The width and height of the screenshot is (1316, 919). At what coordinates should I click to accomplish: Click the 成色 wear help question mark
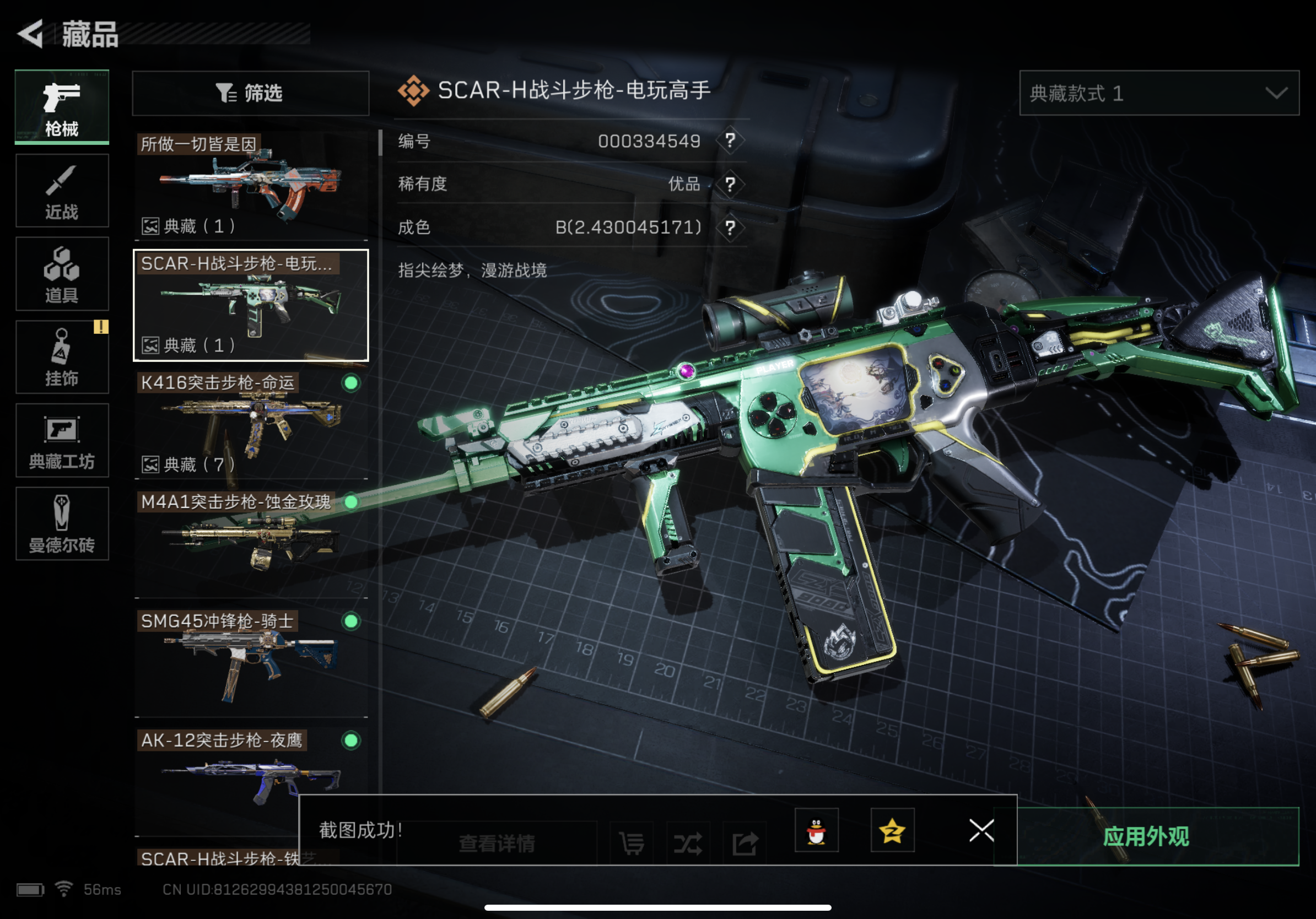point(730,228)
